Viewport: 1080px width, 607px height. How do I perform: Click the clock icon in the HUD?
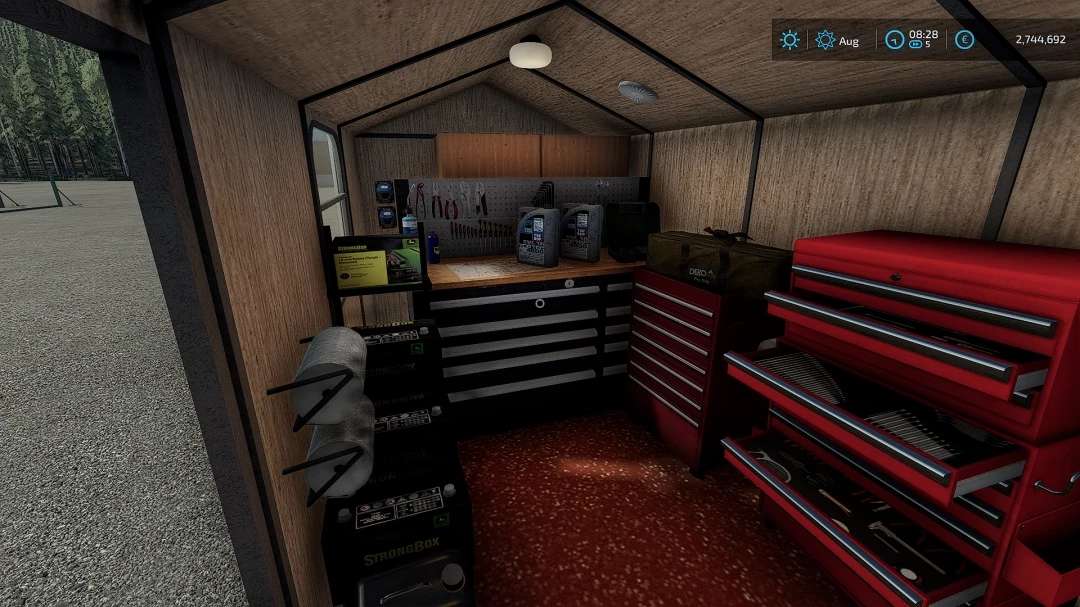click(896, 40)
